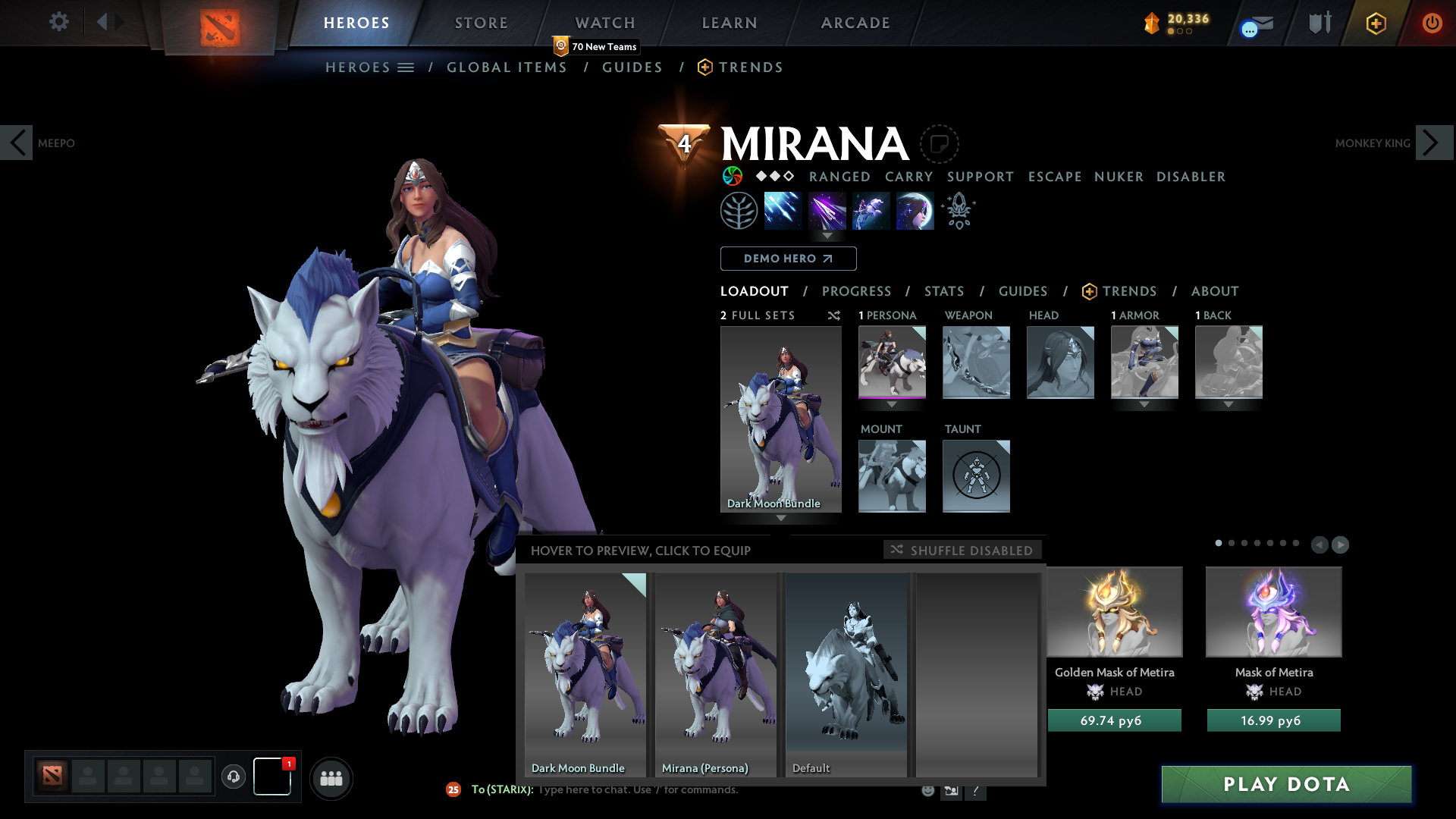Expand the weapon slot dropdown arrow
This screenshot has width=1456, height=819.
(976, 405)
